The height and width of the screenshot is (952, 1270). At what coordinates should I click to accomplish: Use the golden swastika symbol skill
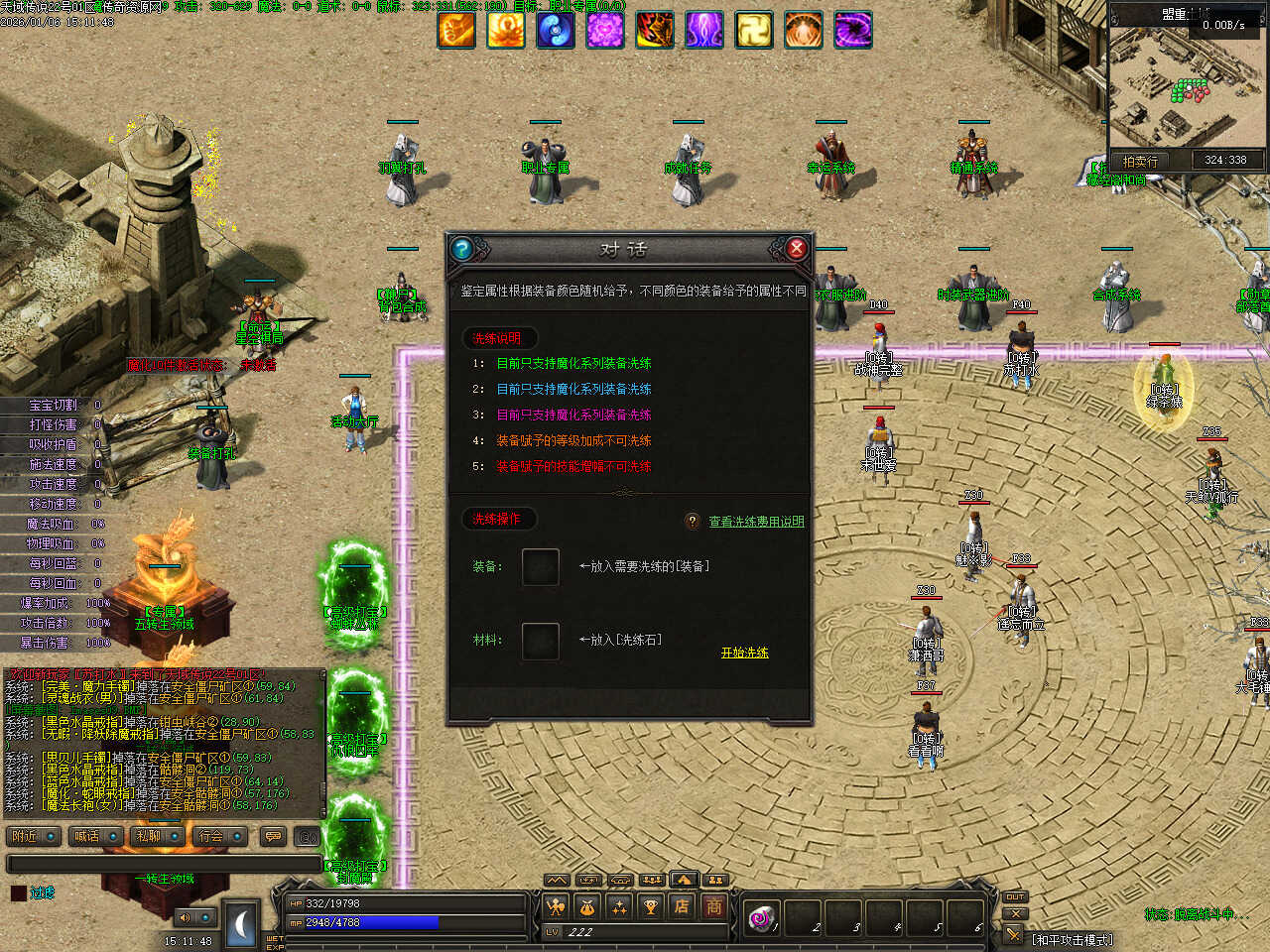(x=754, y=30)
